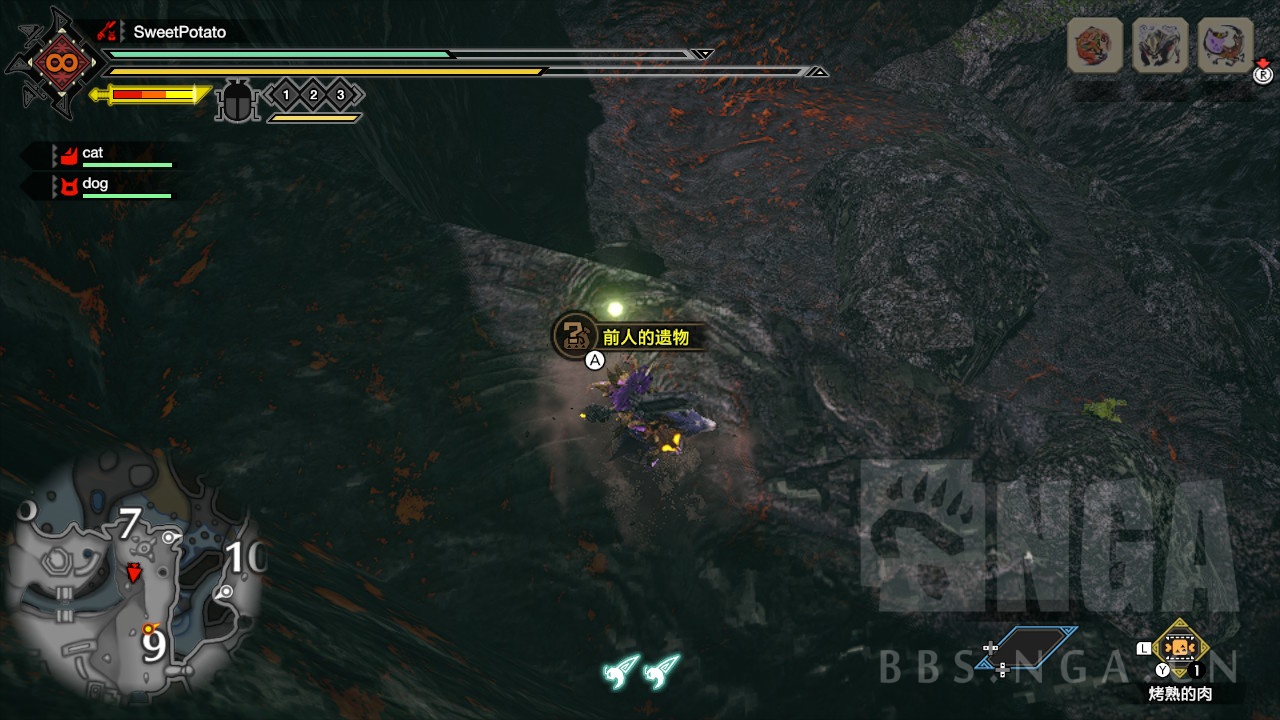Select the purple-headed monster icon
This screenshot has width=1280, height=720.
click(1225, 46)
